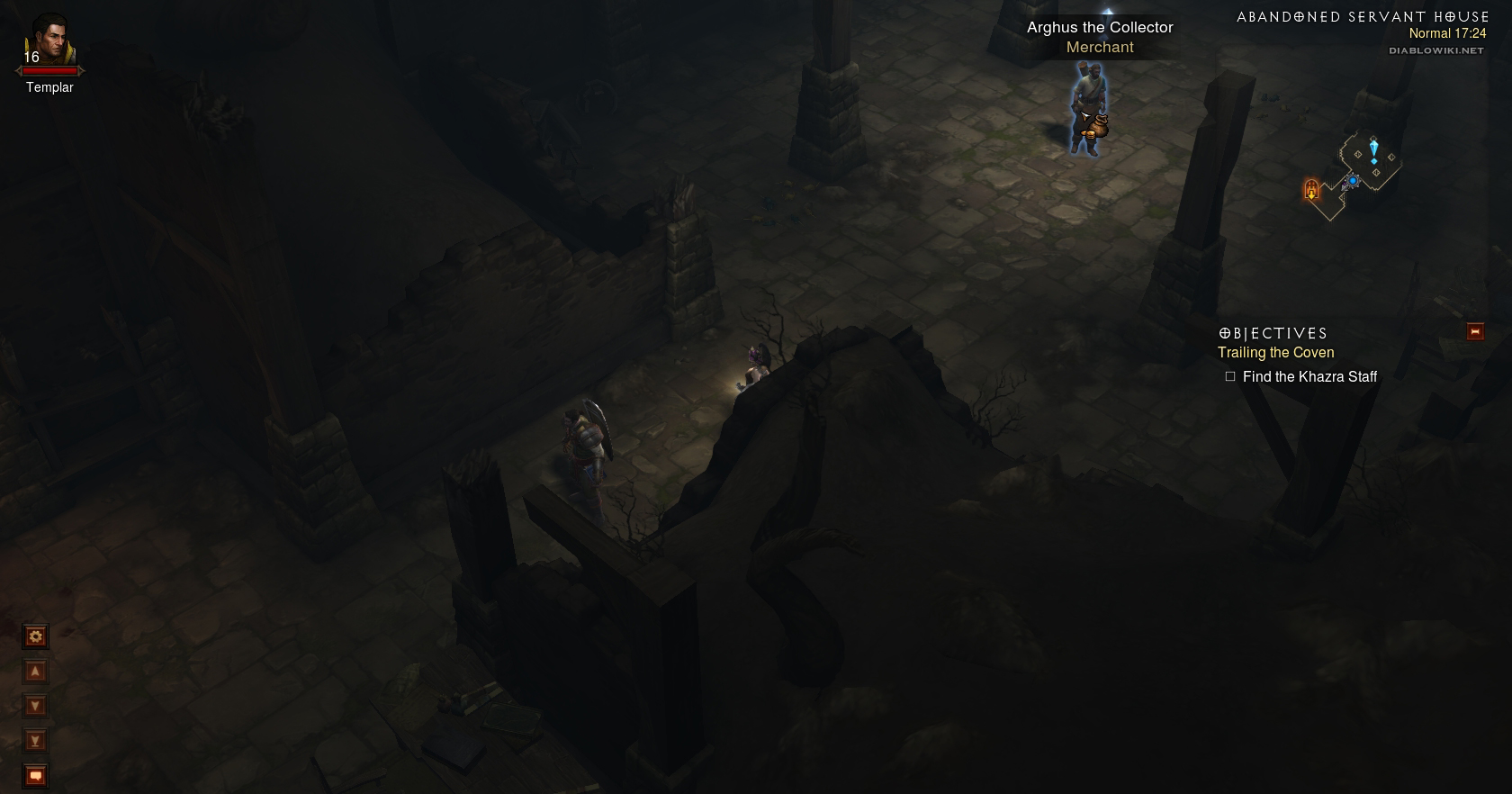Click the orange exit door minimap marker

[x=1311, y=190]
